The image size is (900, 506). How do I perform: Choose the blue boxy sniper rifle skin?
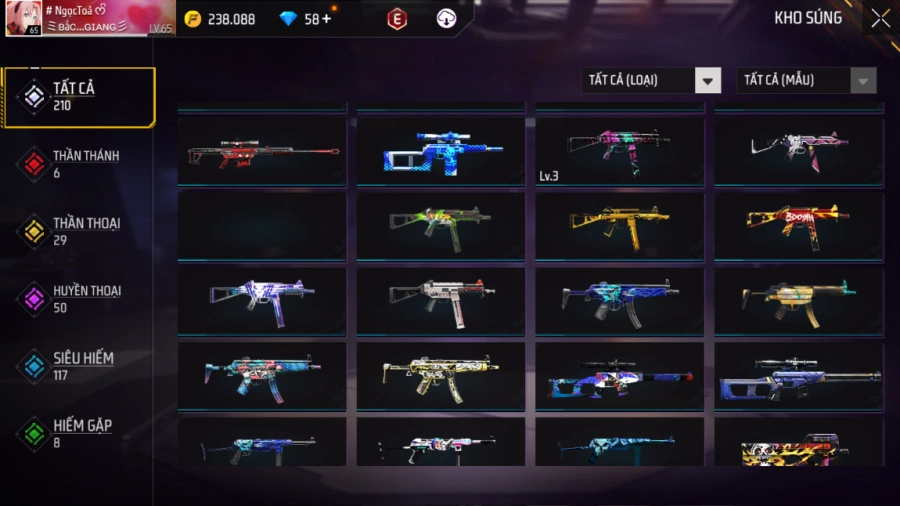[440, 151]
